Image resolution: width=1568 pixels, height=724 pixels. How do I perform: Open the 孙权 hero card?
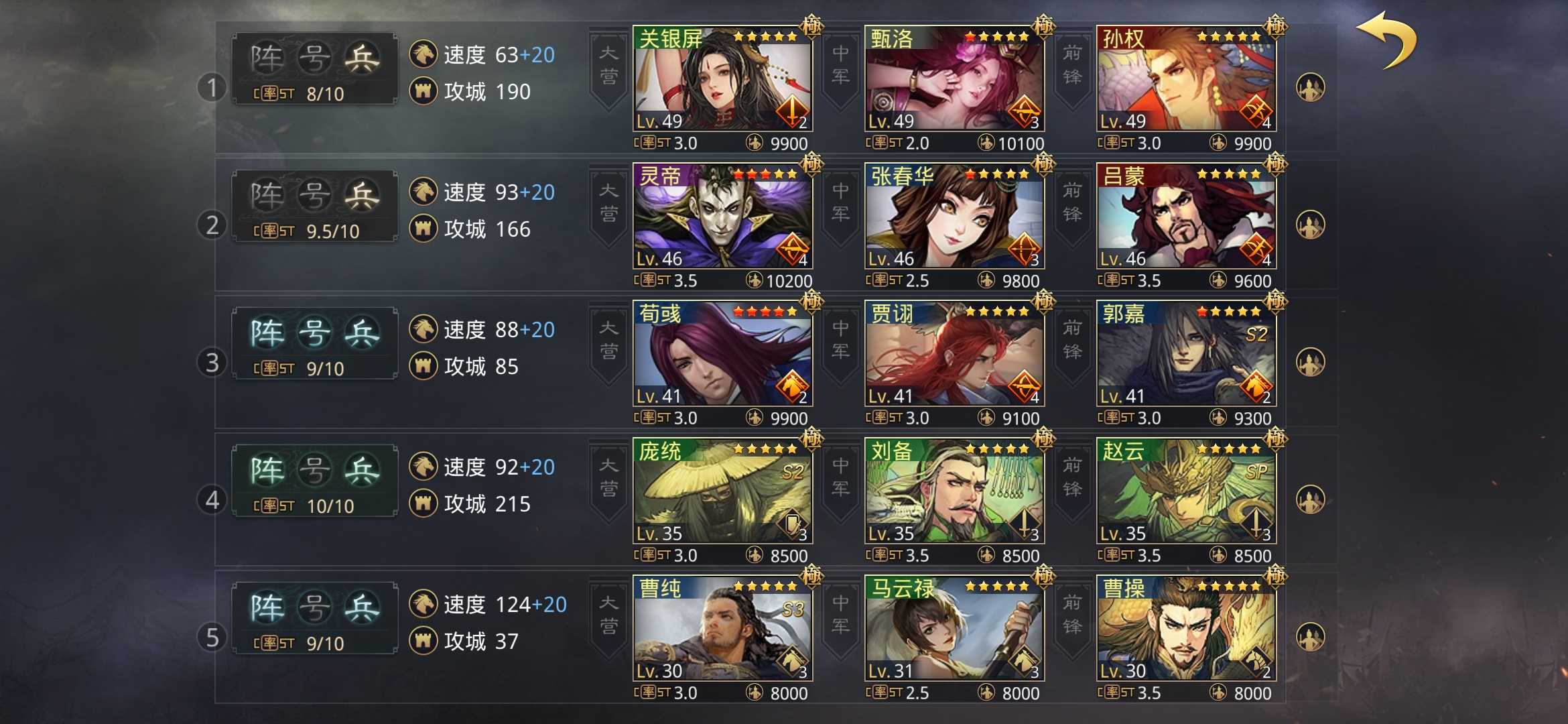tap(1186, 79)
